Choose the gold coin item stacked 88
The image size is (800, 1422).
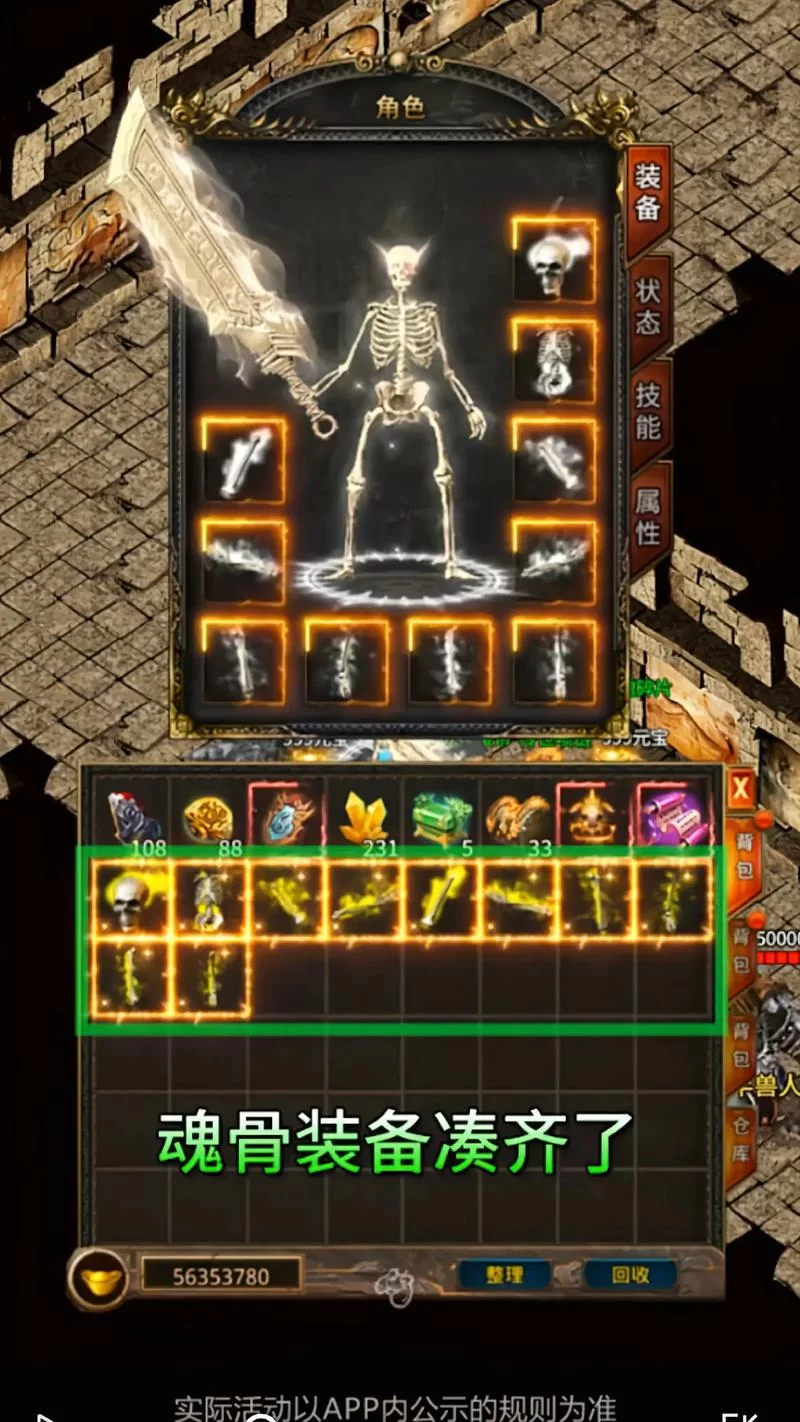pos(208,818)
